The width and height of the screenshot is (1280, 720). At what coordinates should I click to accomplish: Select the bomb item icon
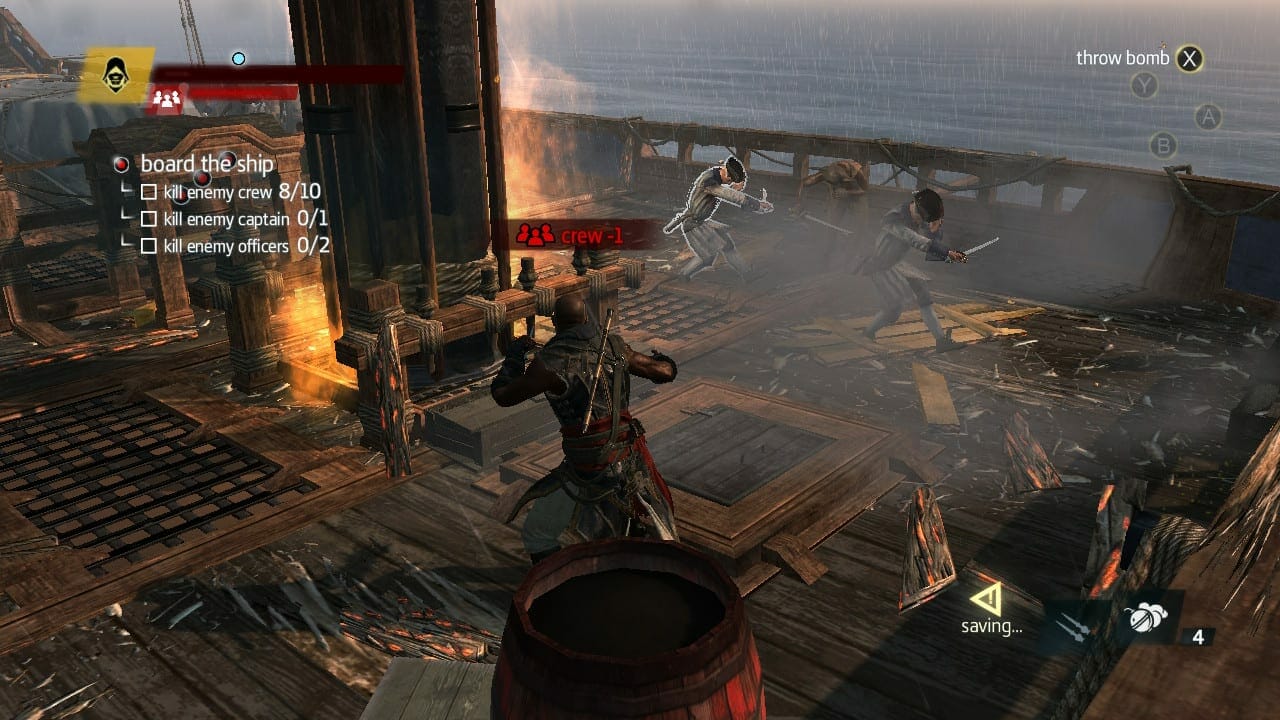coord(1143,618)
